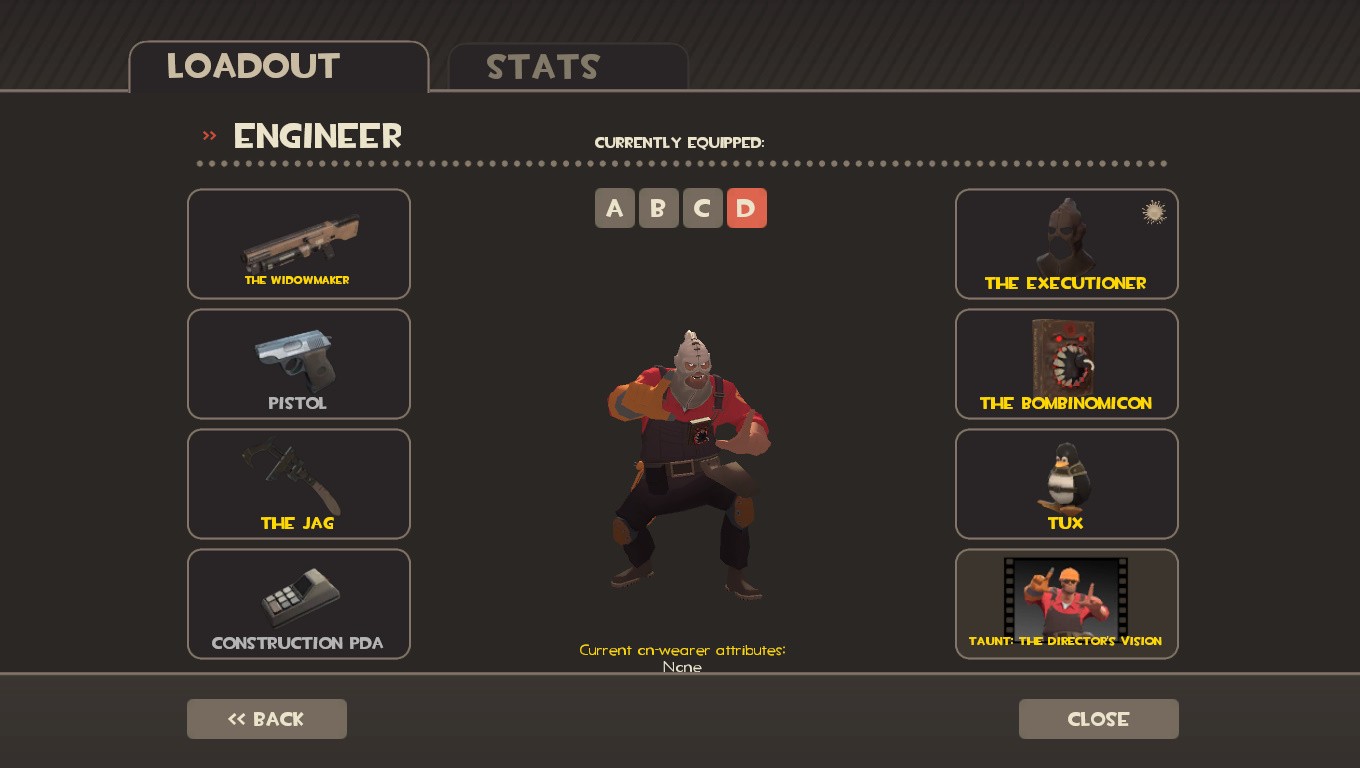
Task: Click the paint splat on the Executioner
Action: coord(1154,211)
